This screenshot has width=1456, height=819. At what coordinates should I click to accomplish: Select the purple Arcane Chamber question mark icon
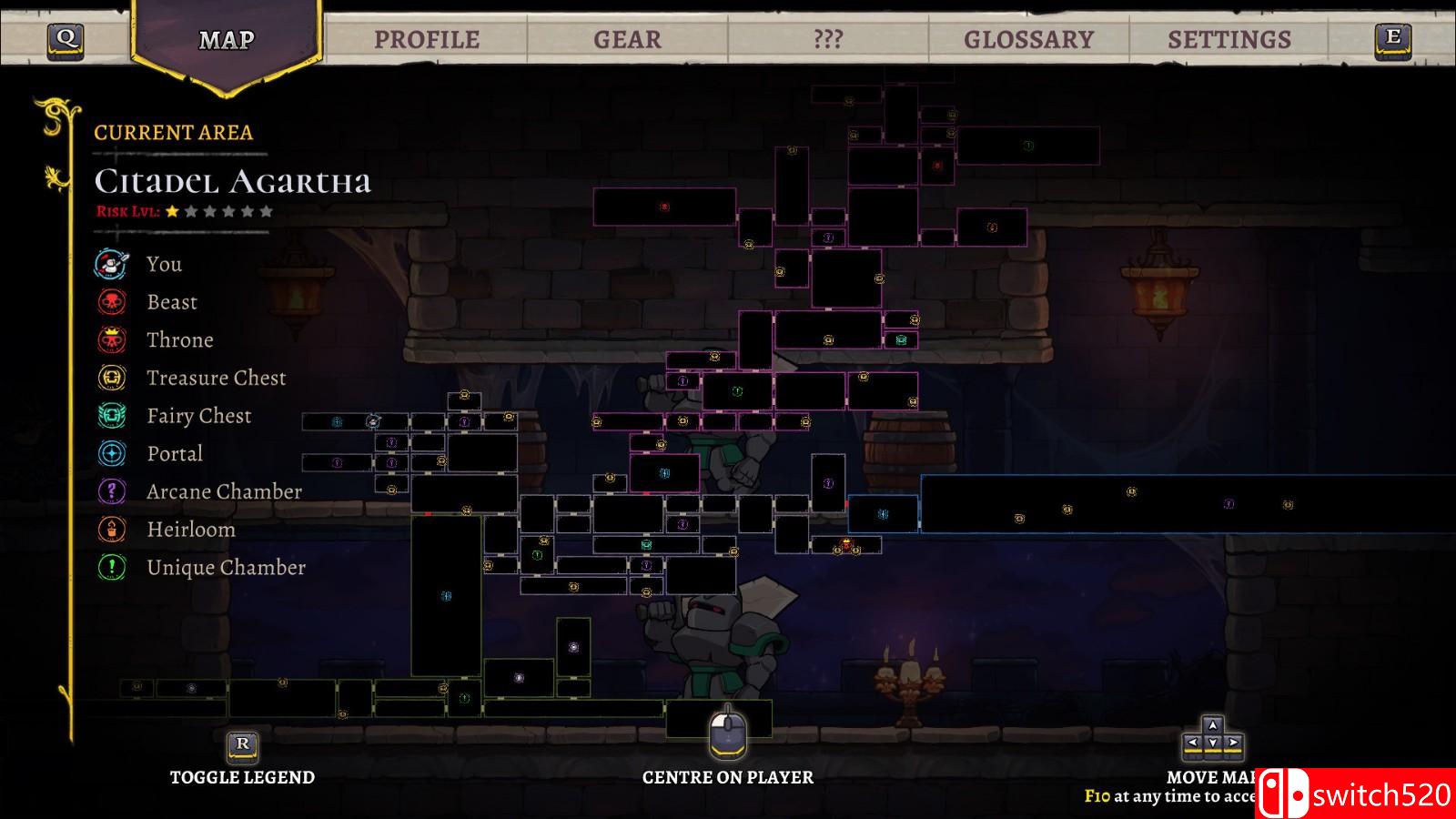[110, 491]
